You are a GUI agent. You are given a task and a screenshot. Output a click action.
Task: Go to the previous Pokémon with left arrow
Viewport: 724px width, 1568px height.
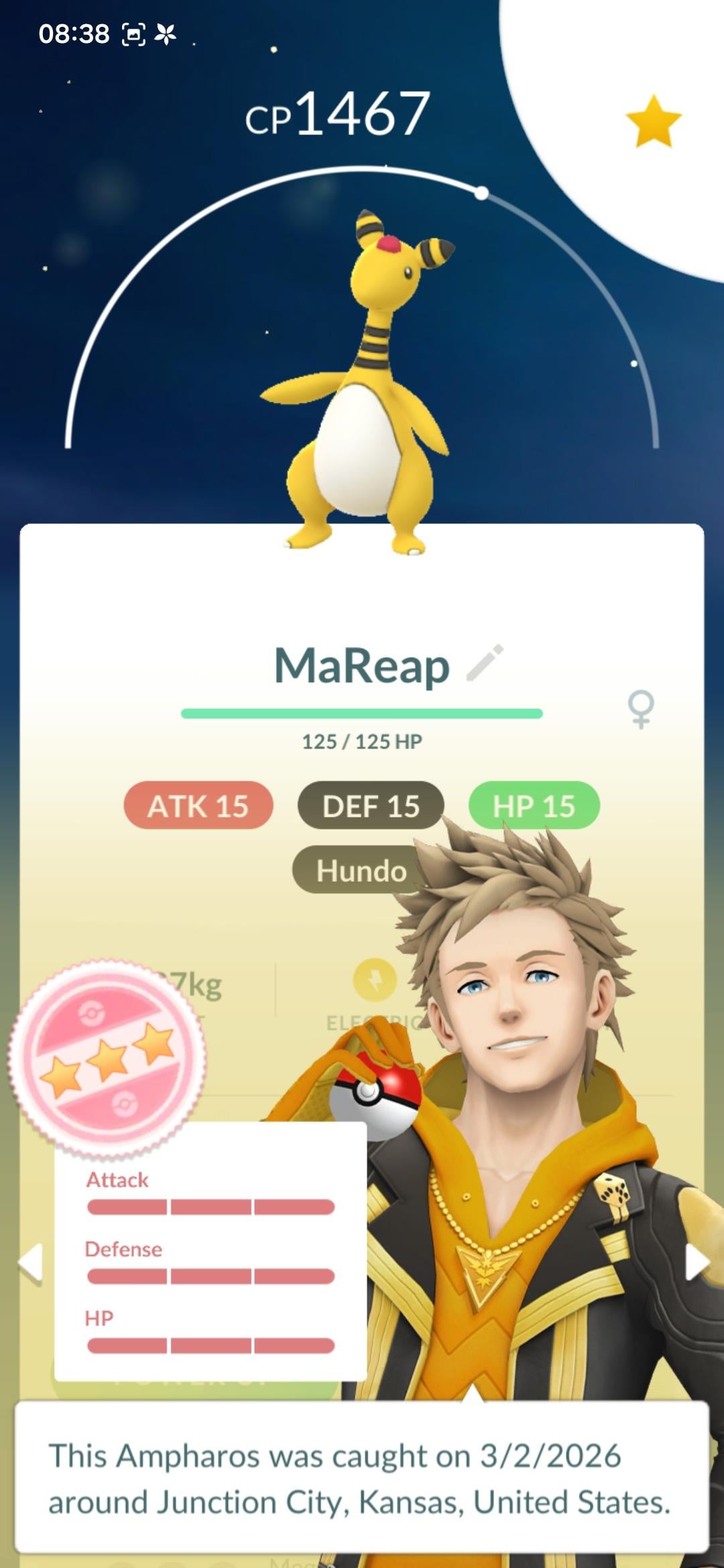click(x=31, y=1263)
